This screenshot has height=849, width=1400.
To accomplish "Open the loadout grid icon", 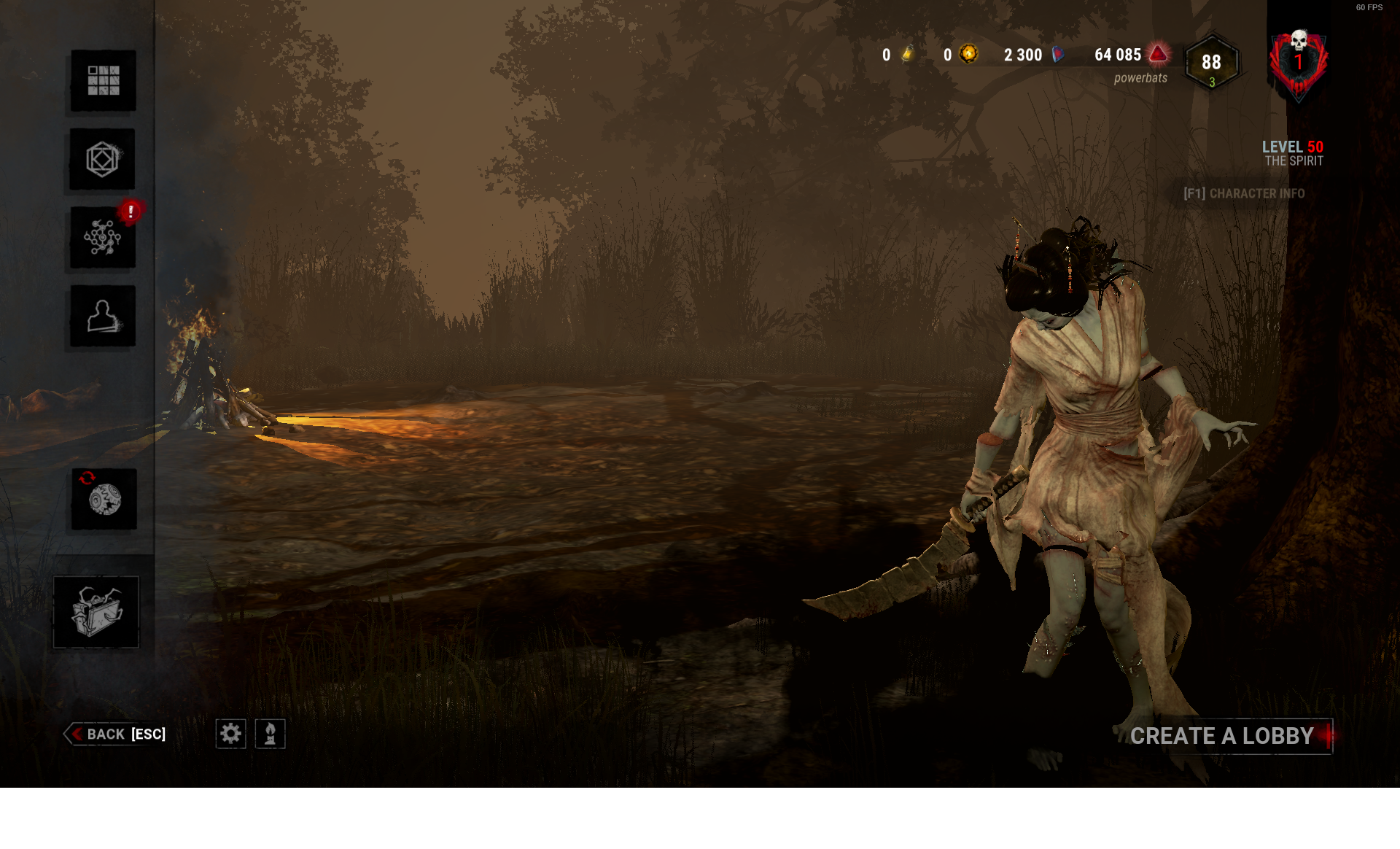I will point(102,81).
